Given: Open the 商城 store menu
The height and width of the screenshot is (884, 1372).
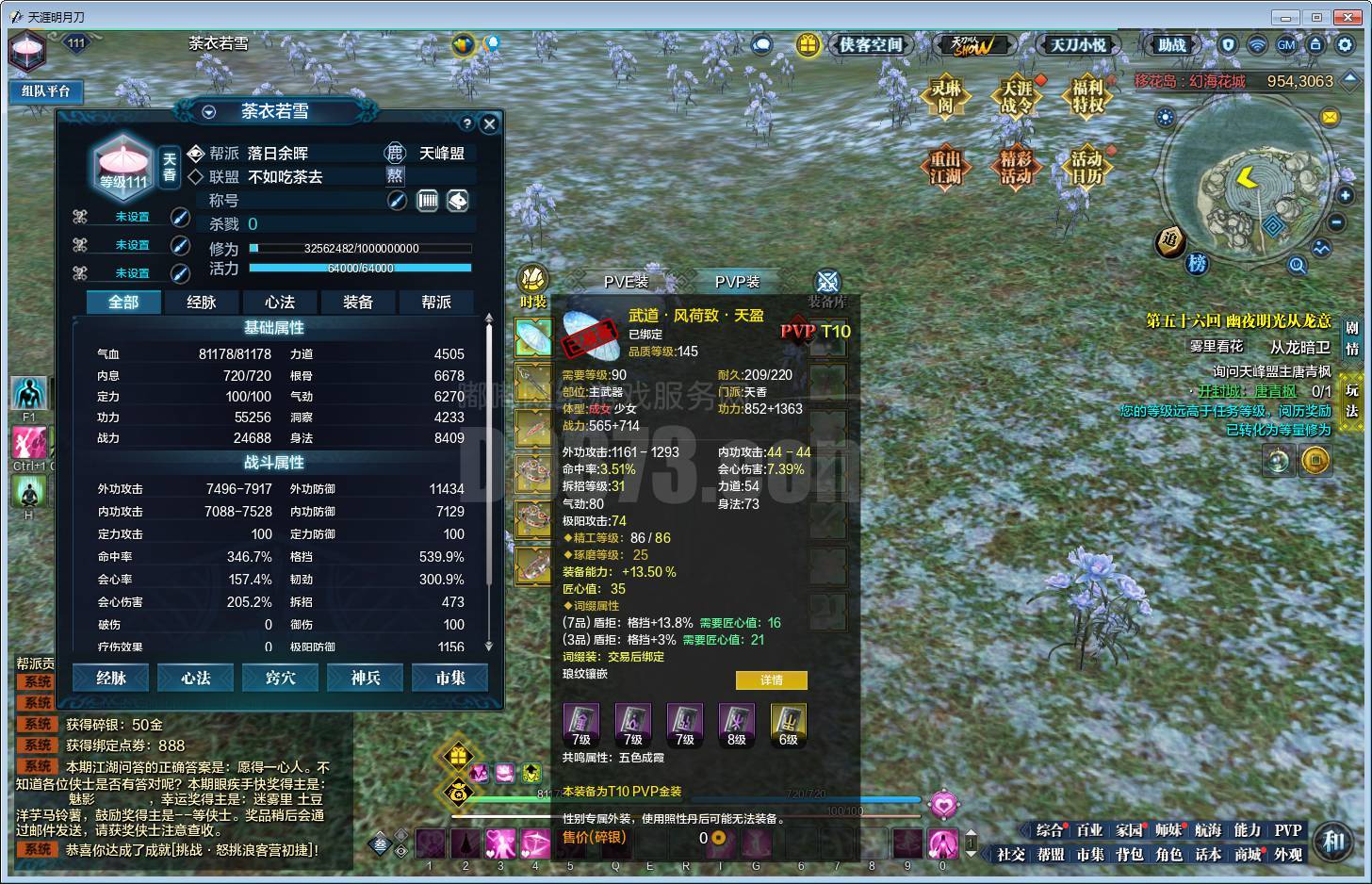Looking at the screenshot, I should pos(1248,855).
